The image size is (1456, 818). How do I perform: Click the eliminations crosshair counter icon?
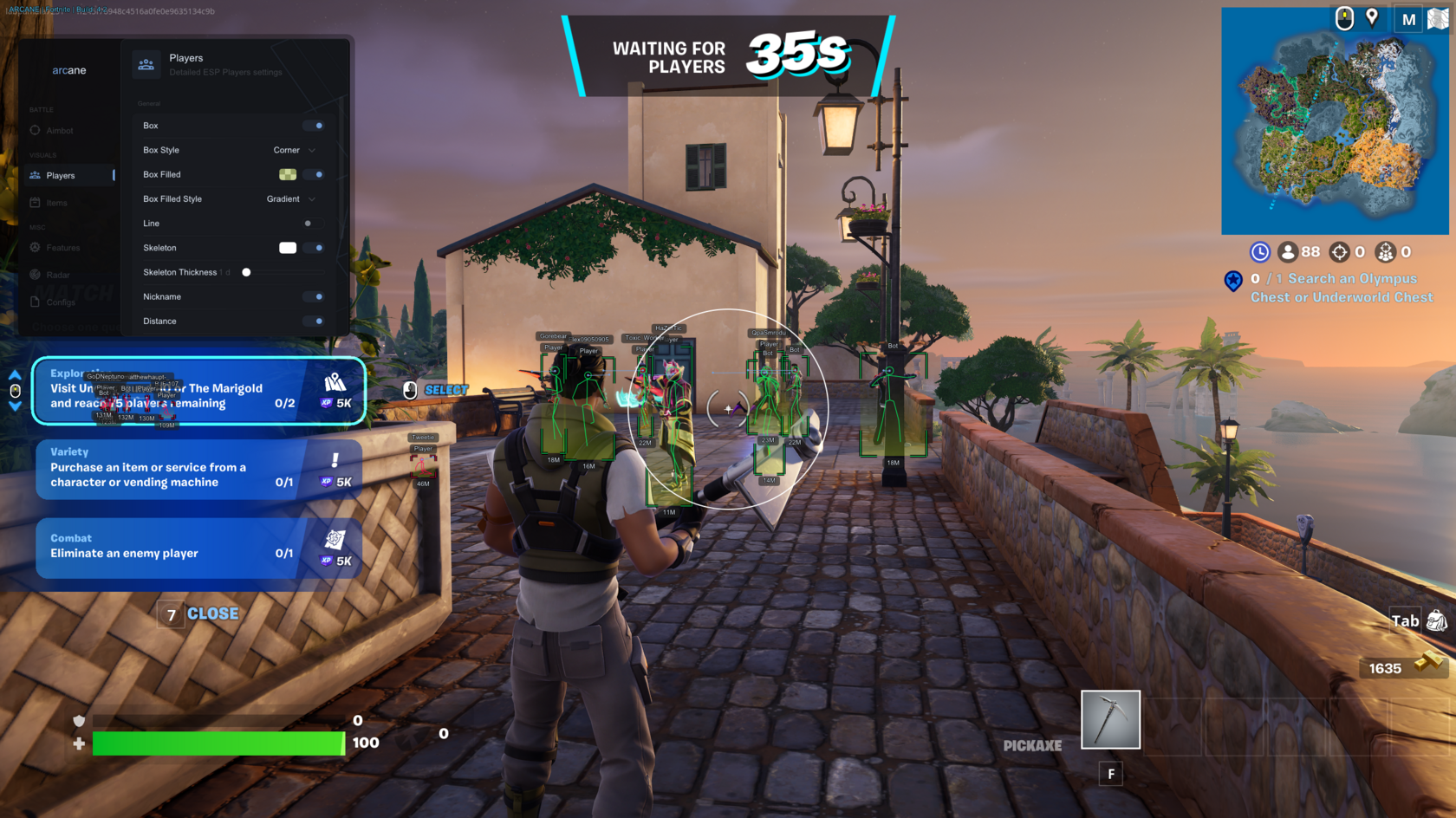coord(1339,252)
